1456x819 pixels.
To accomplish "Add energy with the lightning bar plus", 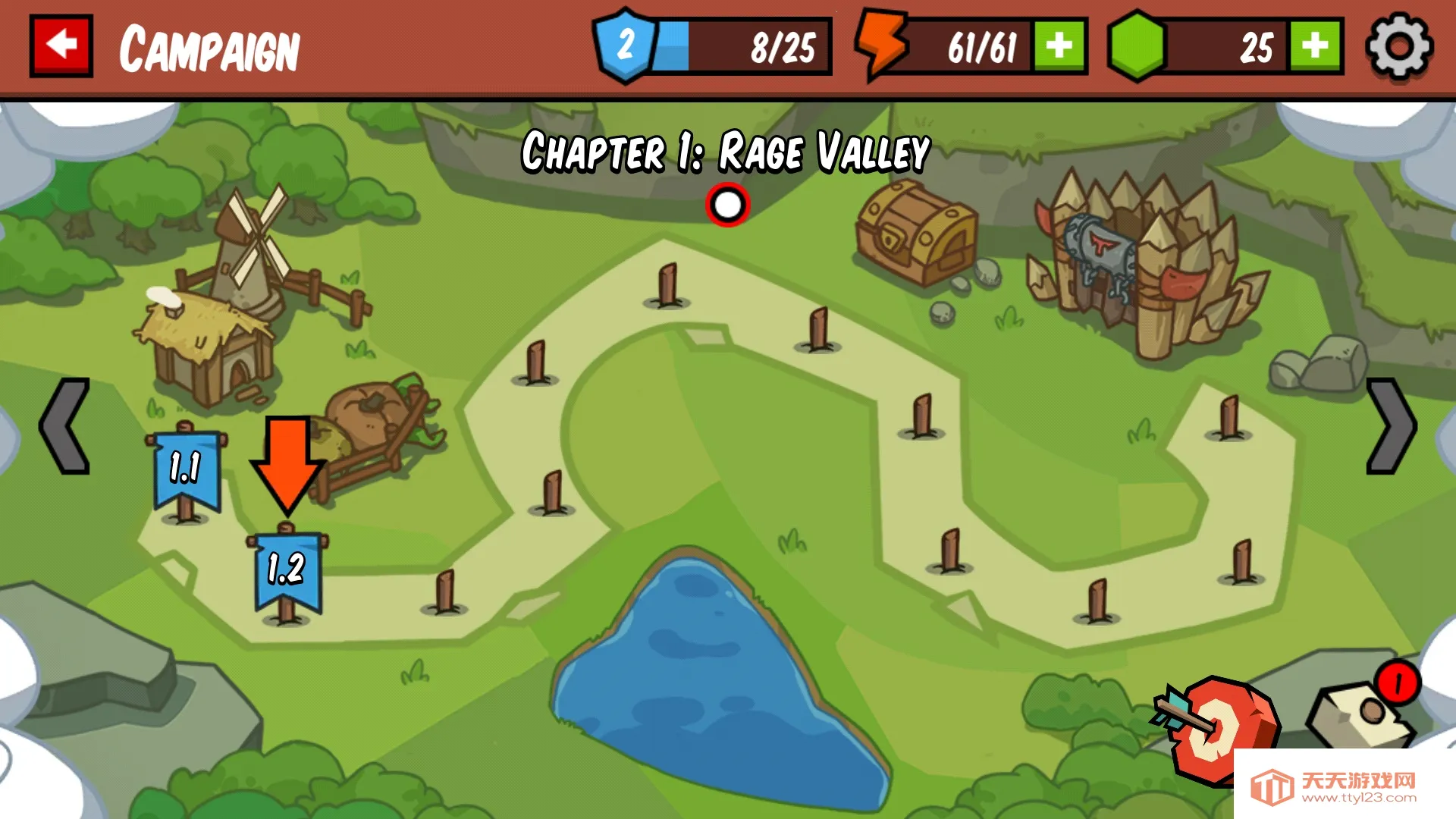I will [x=1059, y=46].
